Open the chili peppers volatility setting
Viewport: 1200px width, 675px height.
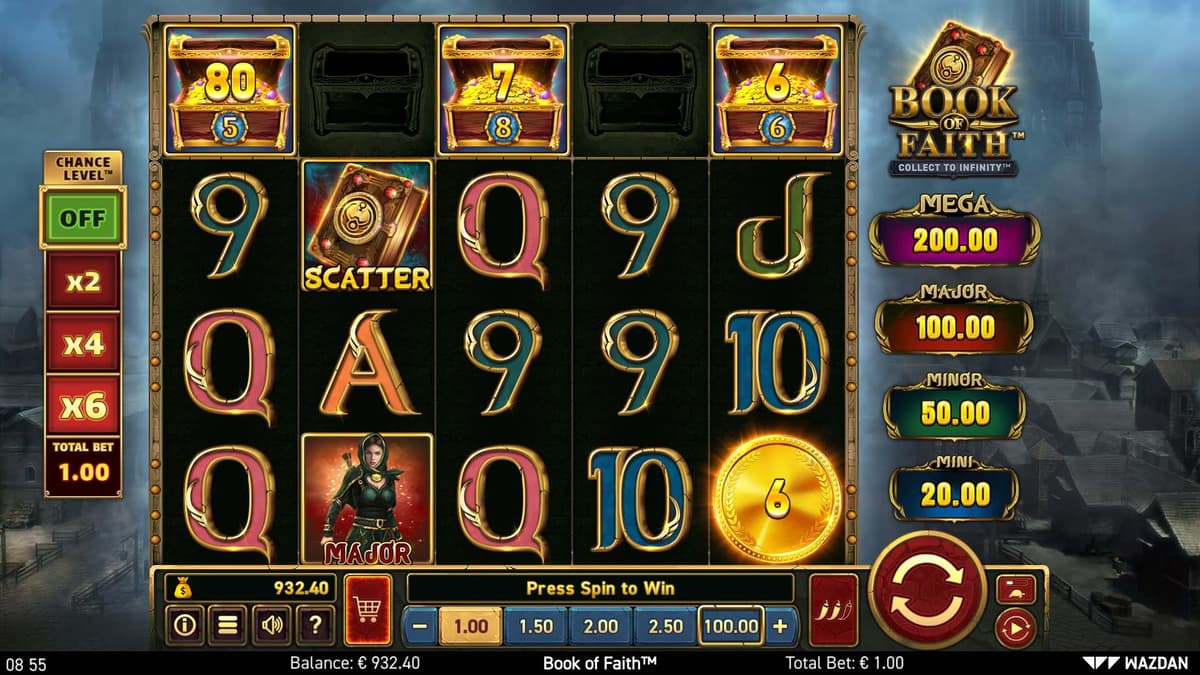click(x=833, y=609)
